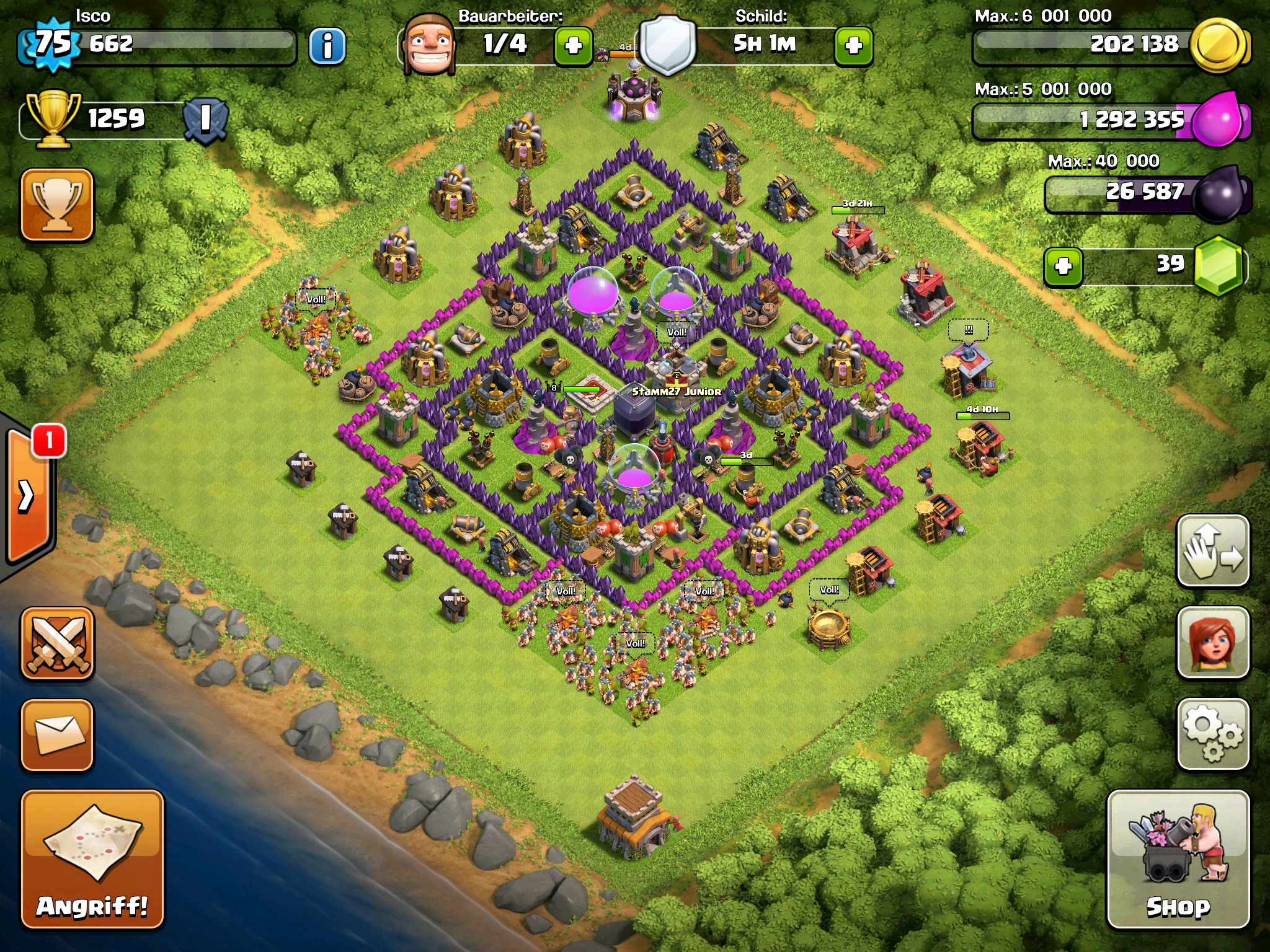Open the settings gears button

[1212, 734]
